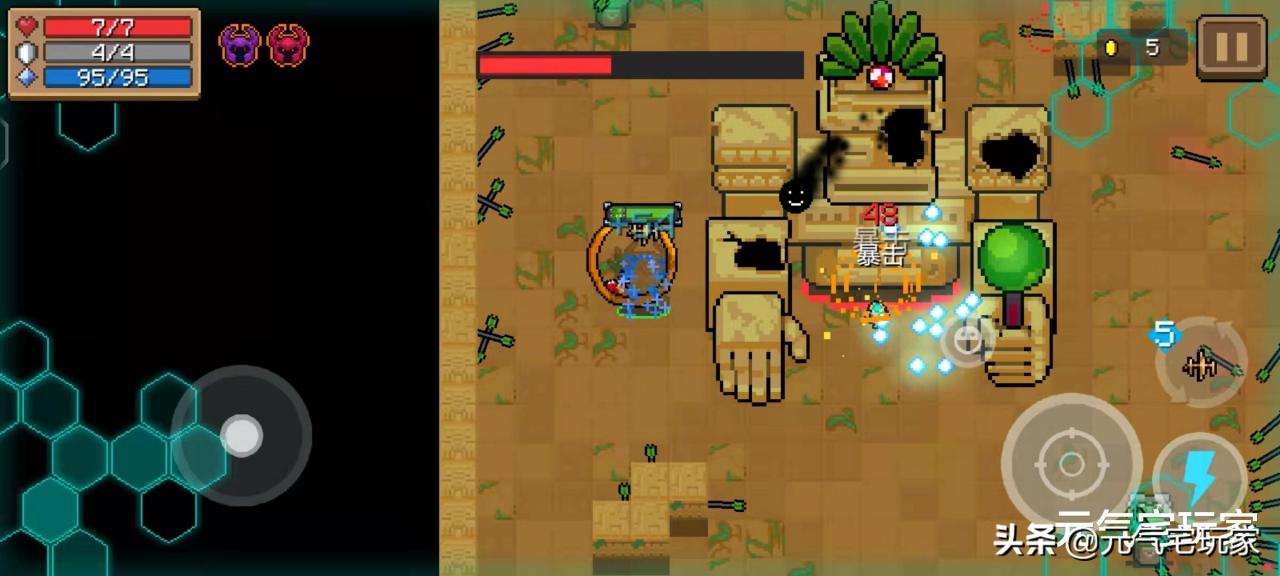This screenshot has width=1280, height=576.
Task: Switch weapon using the weapon swap button
Action: 1200,365
